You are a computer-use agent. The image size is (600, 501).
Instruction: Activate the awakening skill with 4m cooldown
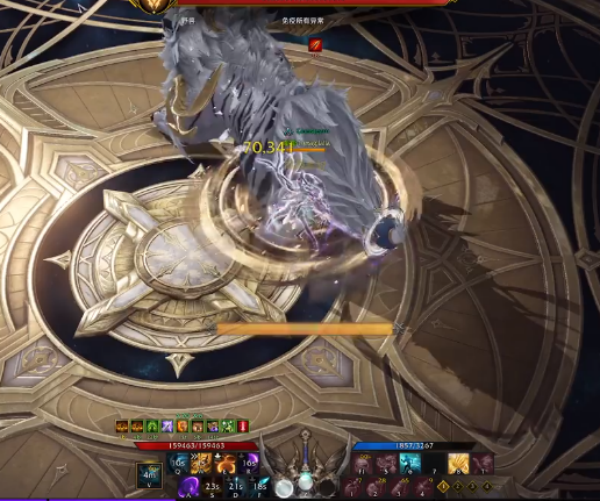coord(150,473)
